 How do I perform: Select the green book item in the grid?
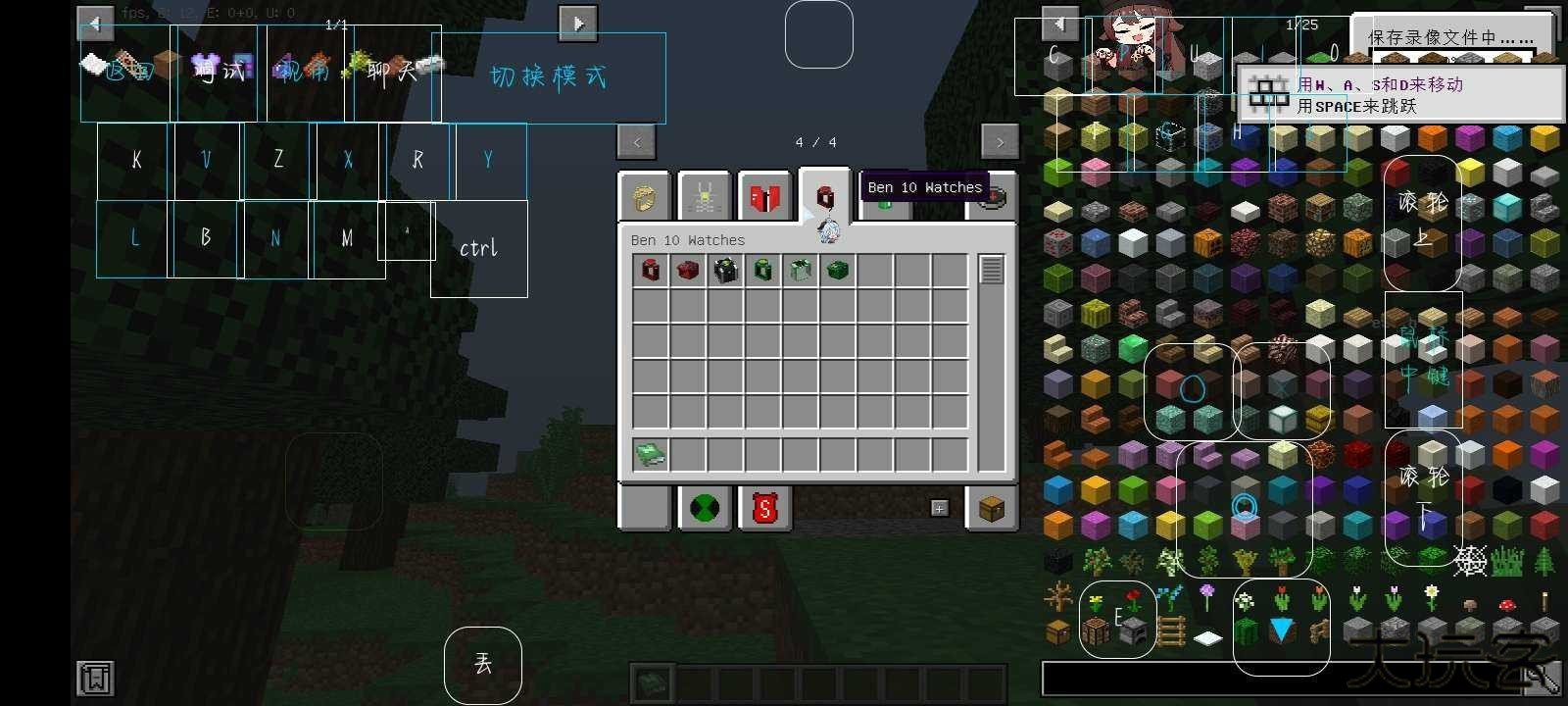(x=649, y=453)
